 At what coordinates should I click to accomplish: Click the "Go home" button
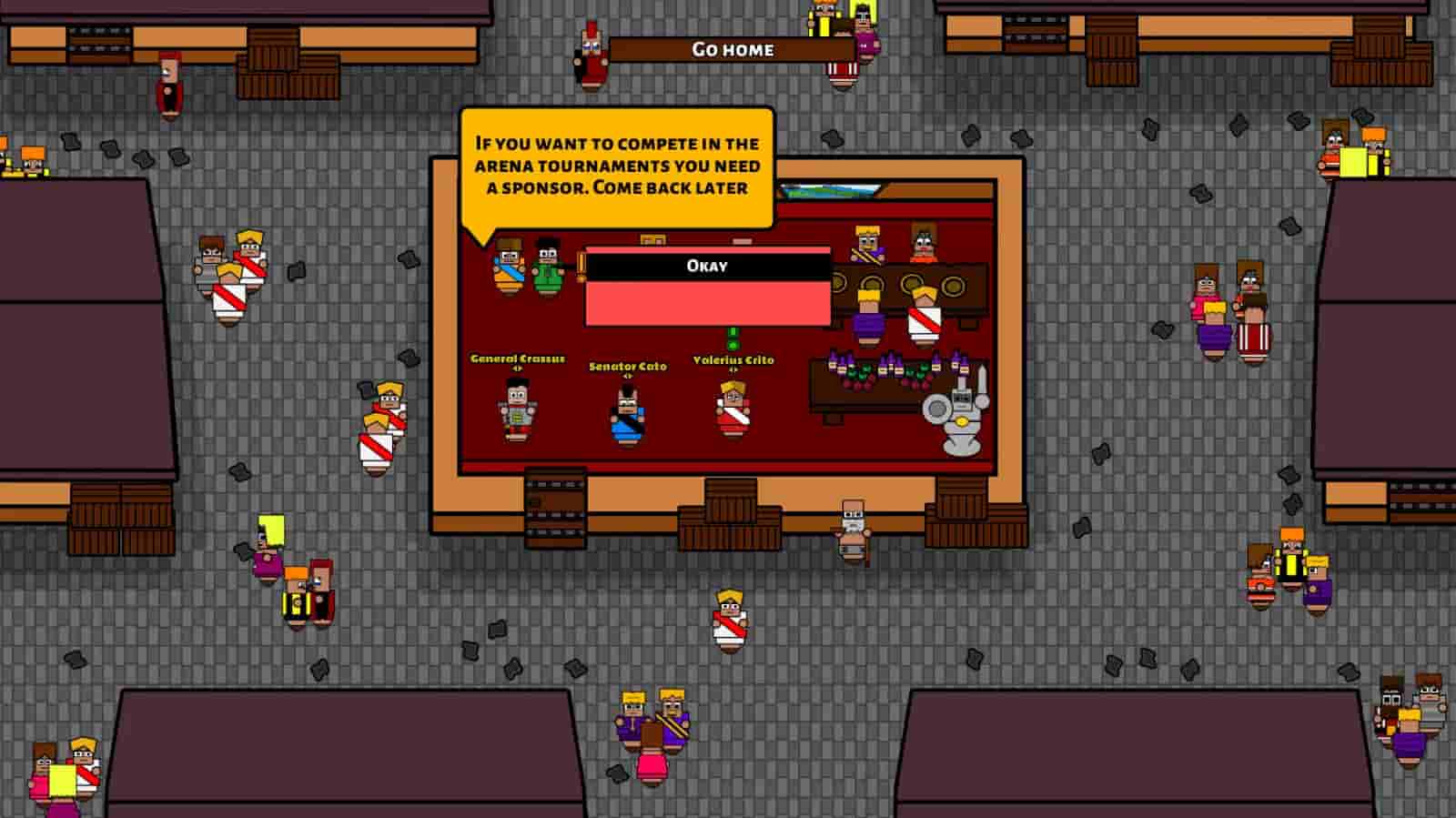tap(733, 50)
